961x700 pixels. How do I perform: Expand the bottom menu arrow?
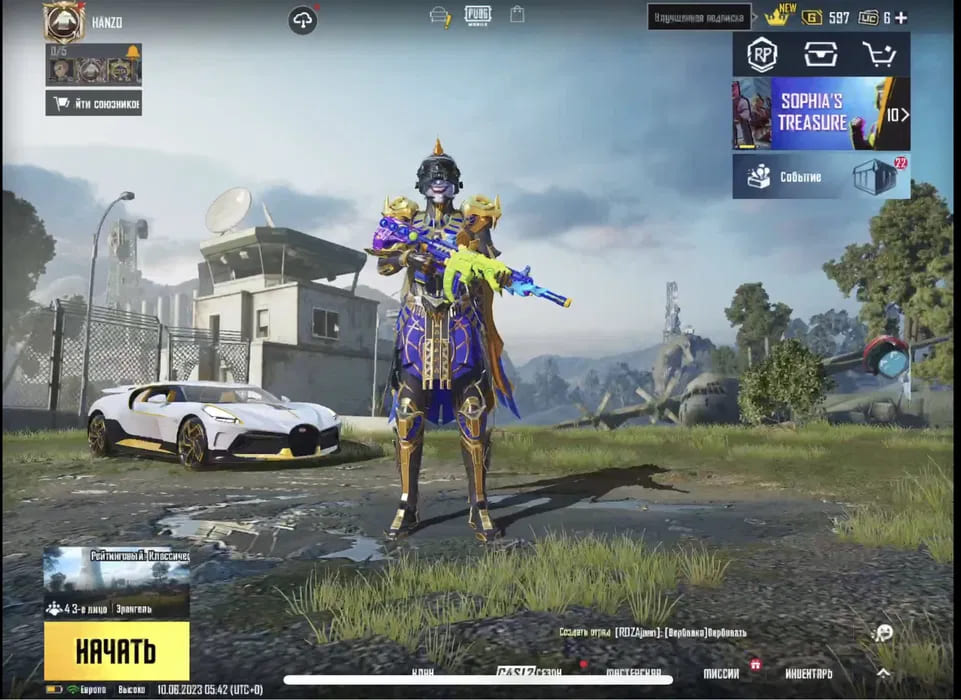(883, 673)
